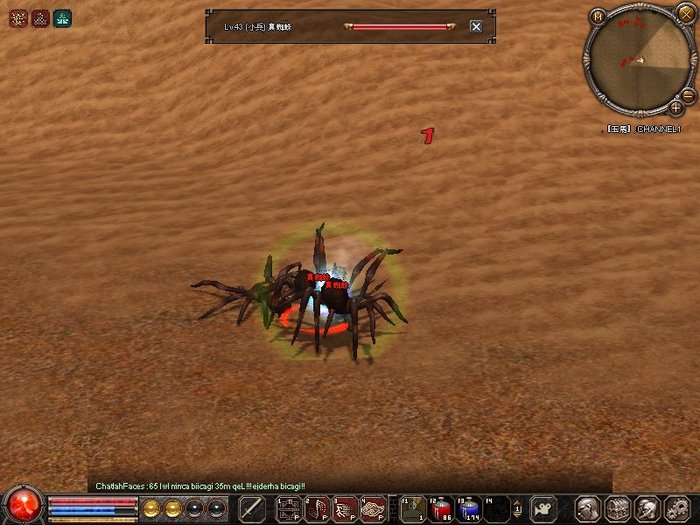Open the system options gear icon
The height and width of the screenshot is (525, 700).
point(677,509)
